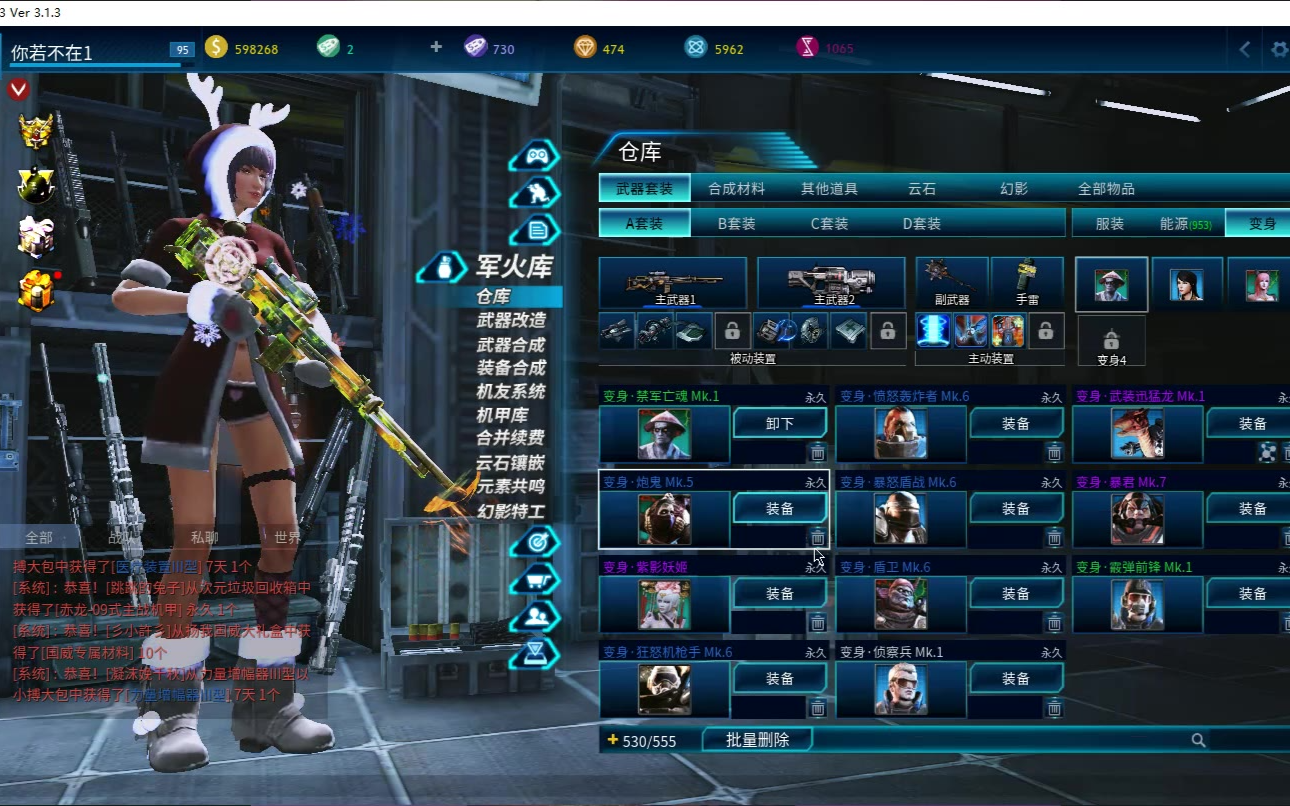
Task: Switch chat to the 世界 channel
Action: click(x=287, y=537)
